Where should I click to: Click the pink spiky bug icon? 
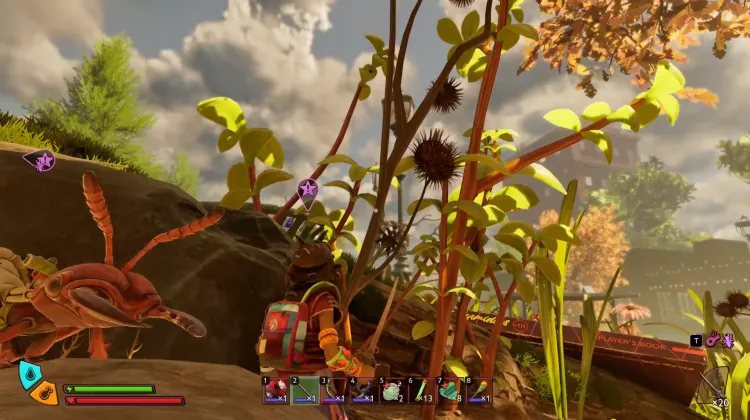coord(727,340)
